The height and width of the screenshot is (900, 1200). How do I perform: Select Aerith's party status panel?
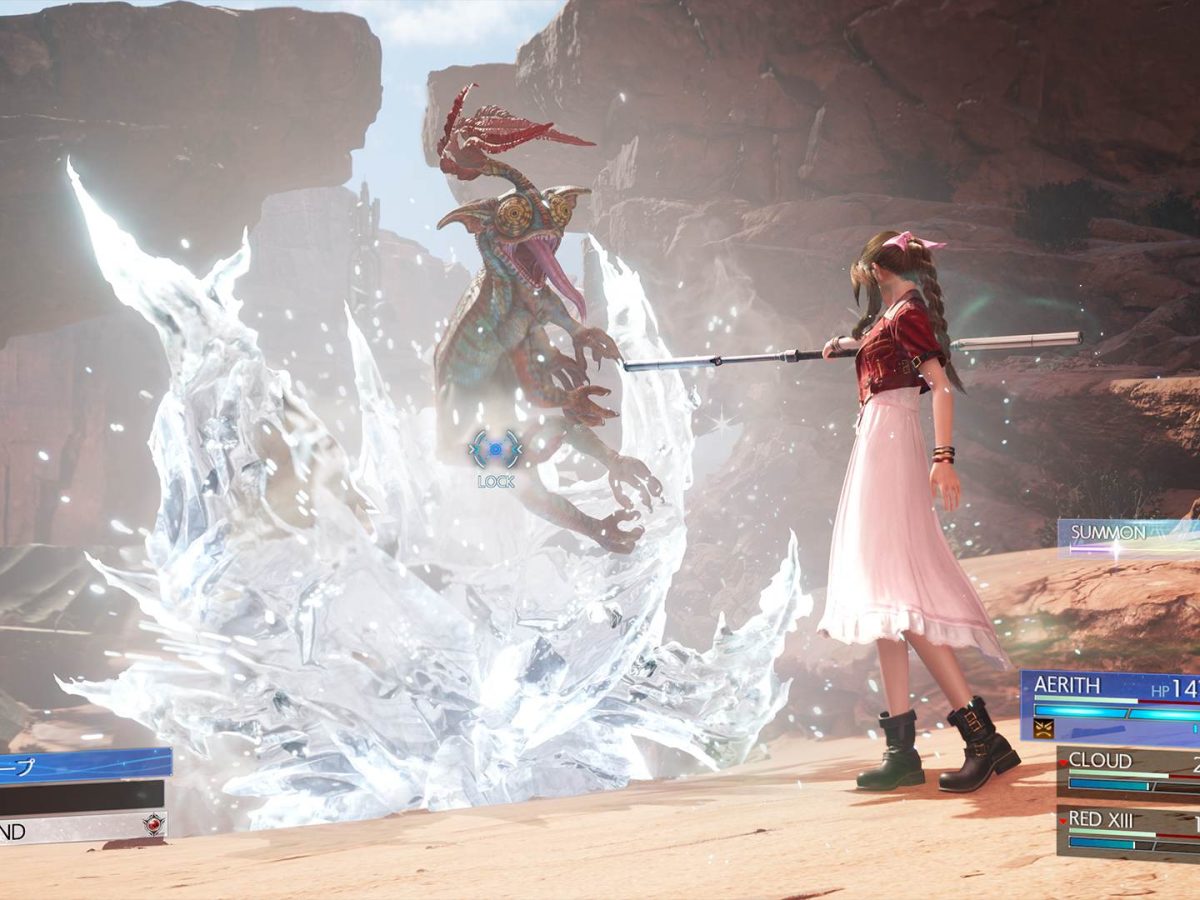(x=1110, y=705)
